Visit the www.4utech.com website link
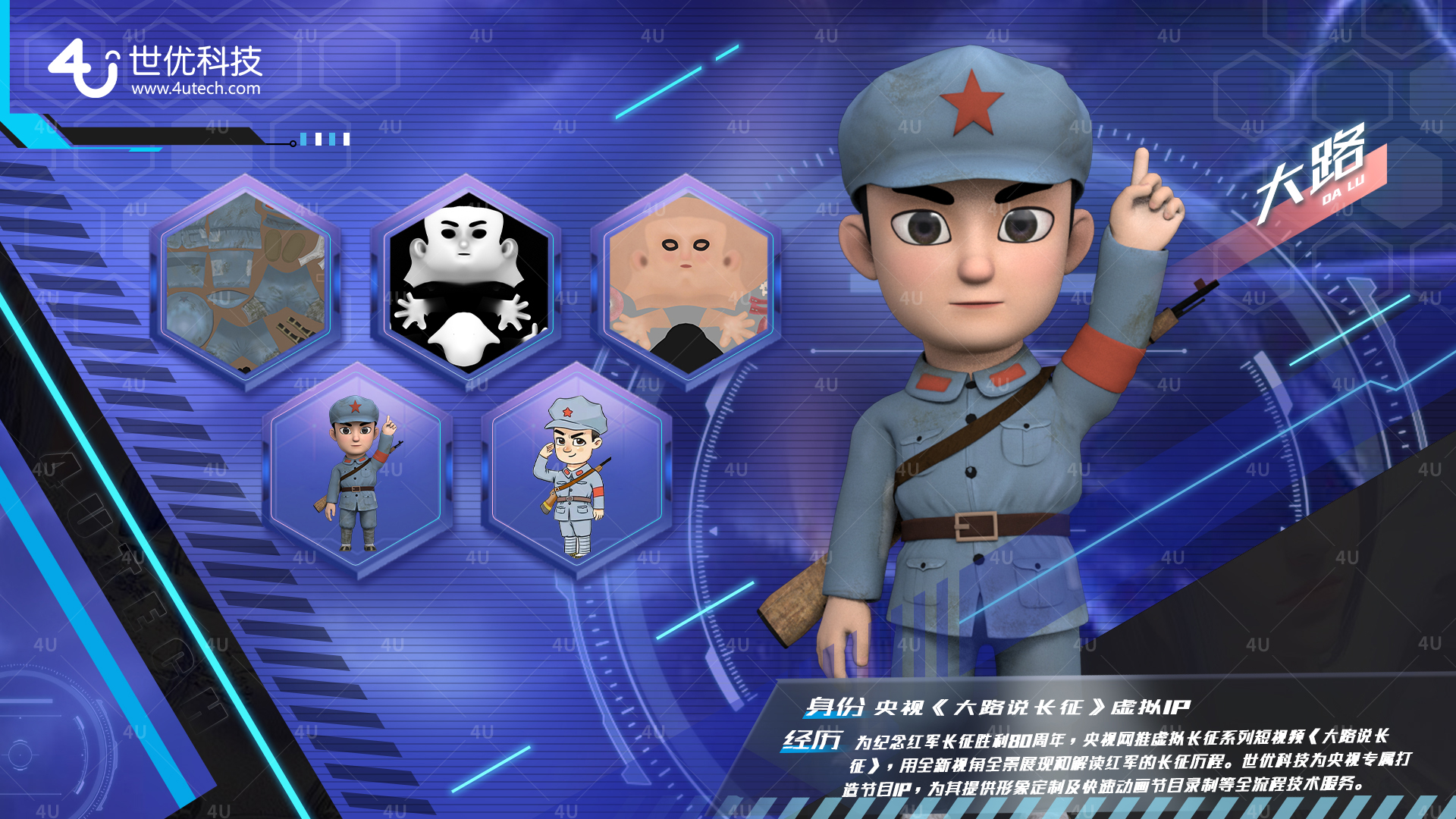The height and width of the screenshot is (819, 1456). tap(196, 89)
